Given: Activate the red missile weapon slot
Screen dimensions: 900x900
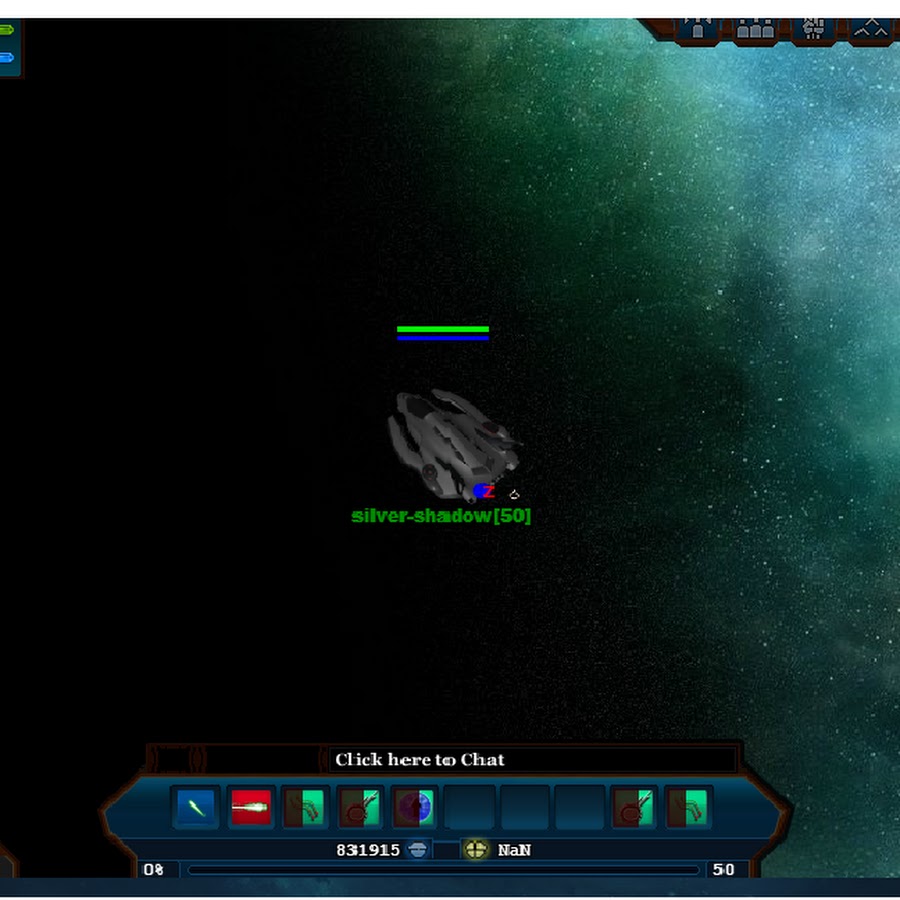Looking at the screenshot, I should [251, 807].
